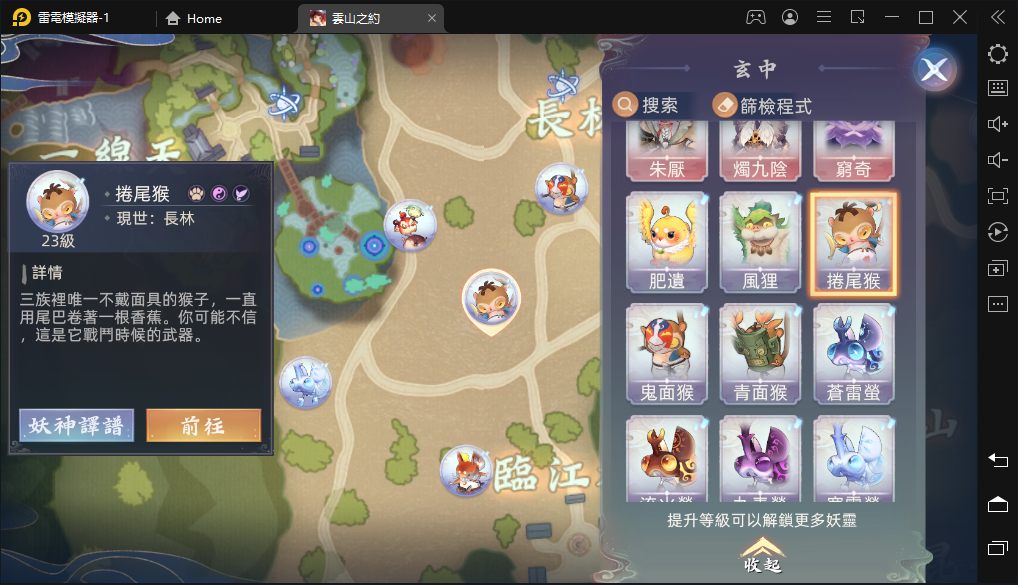Open the 搜索 search option

(647, 105)
